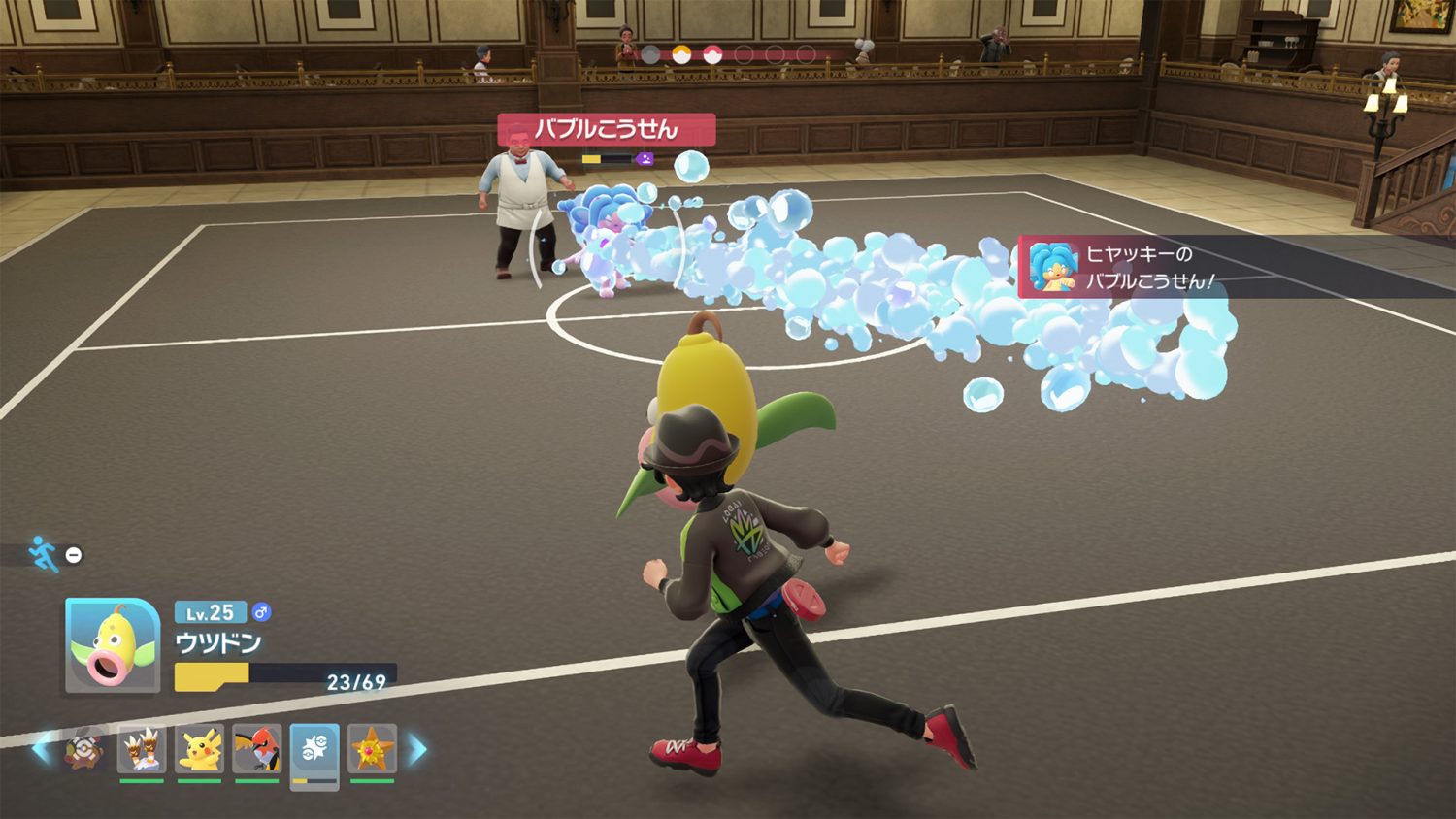Select Pikachu in the party bar
Screen dimensions: 1456x819
coord(199,750)
